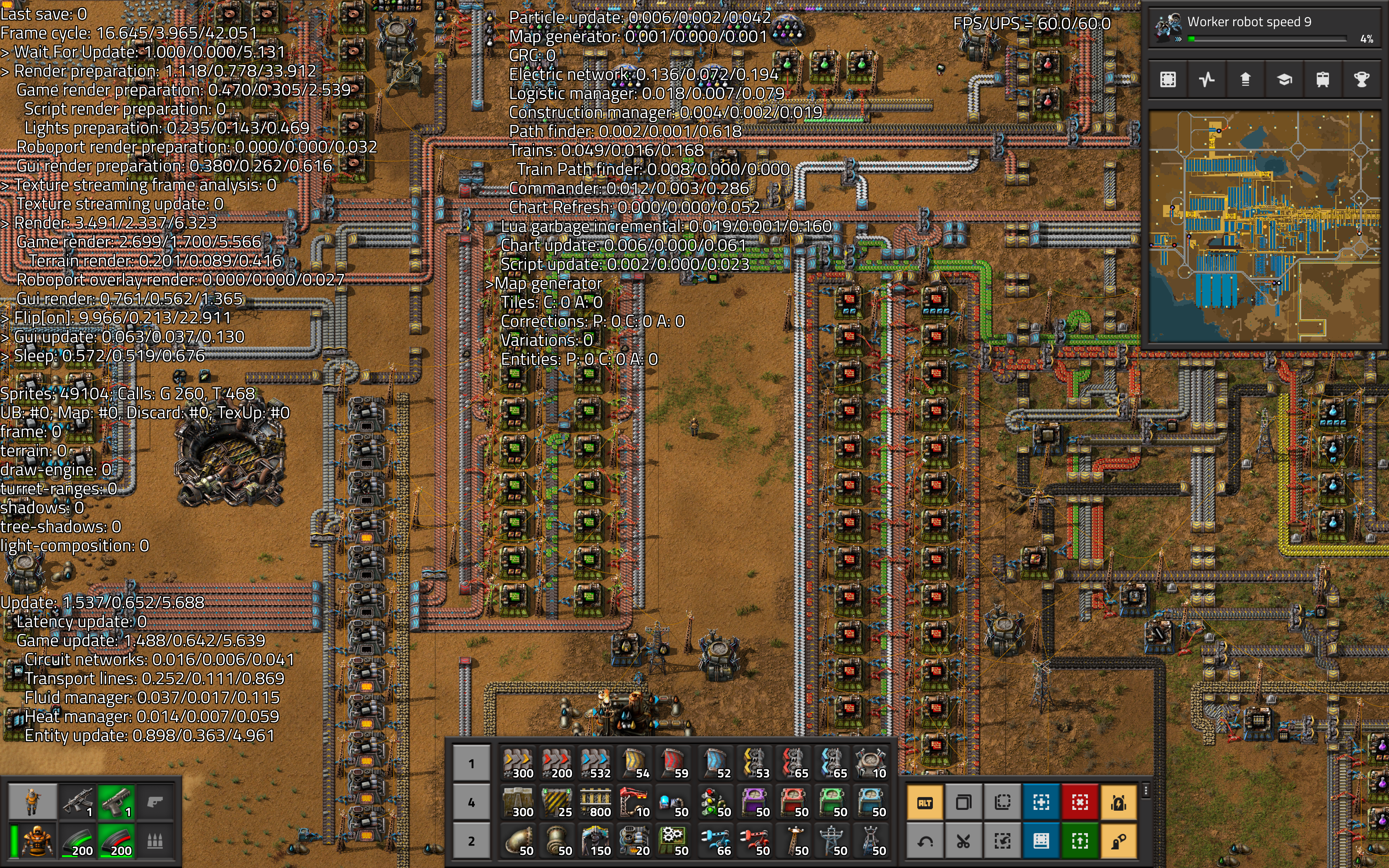The image size is (1389, 868).
Task: Show achievements via the trophy icon
Action: [1361, 79]
